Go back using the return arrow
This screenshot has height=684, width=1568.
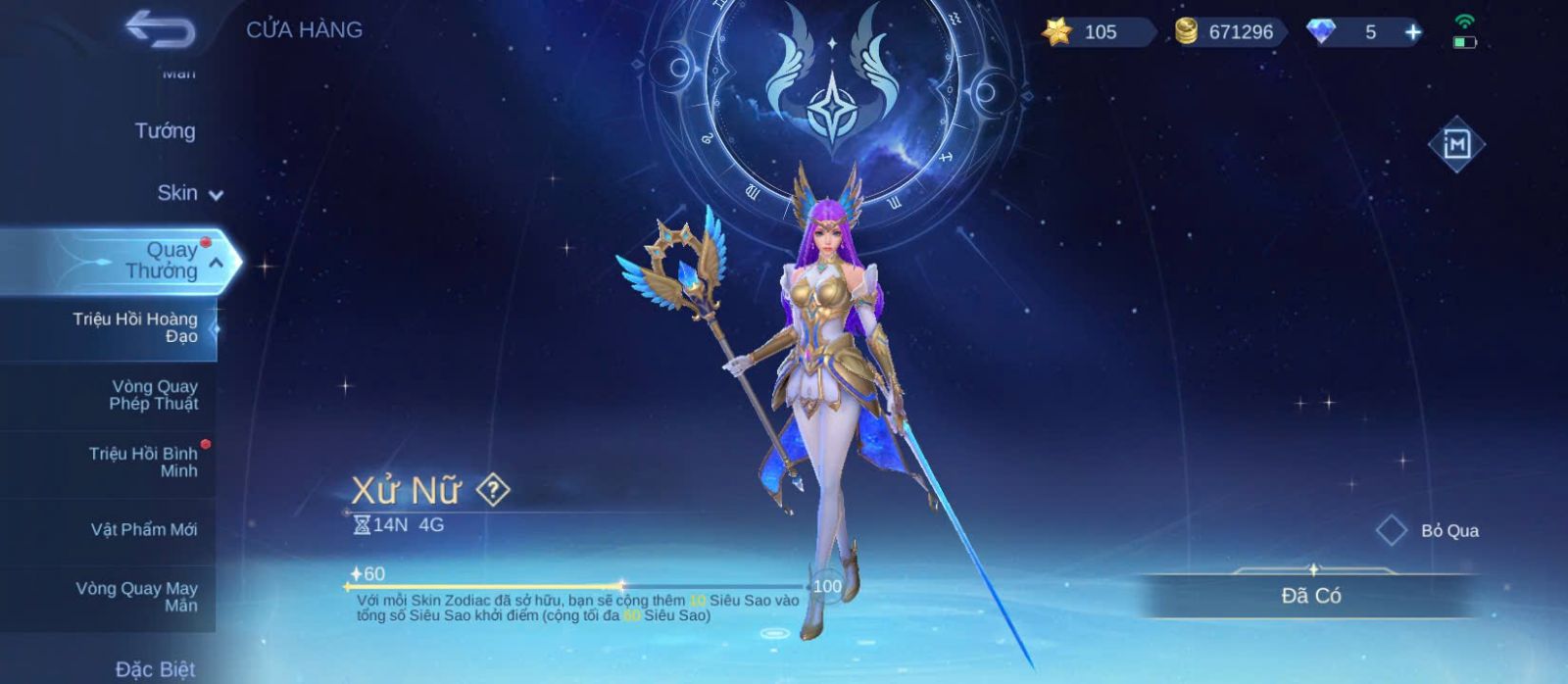(160, 29)
